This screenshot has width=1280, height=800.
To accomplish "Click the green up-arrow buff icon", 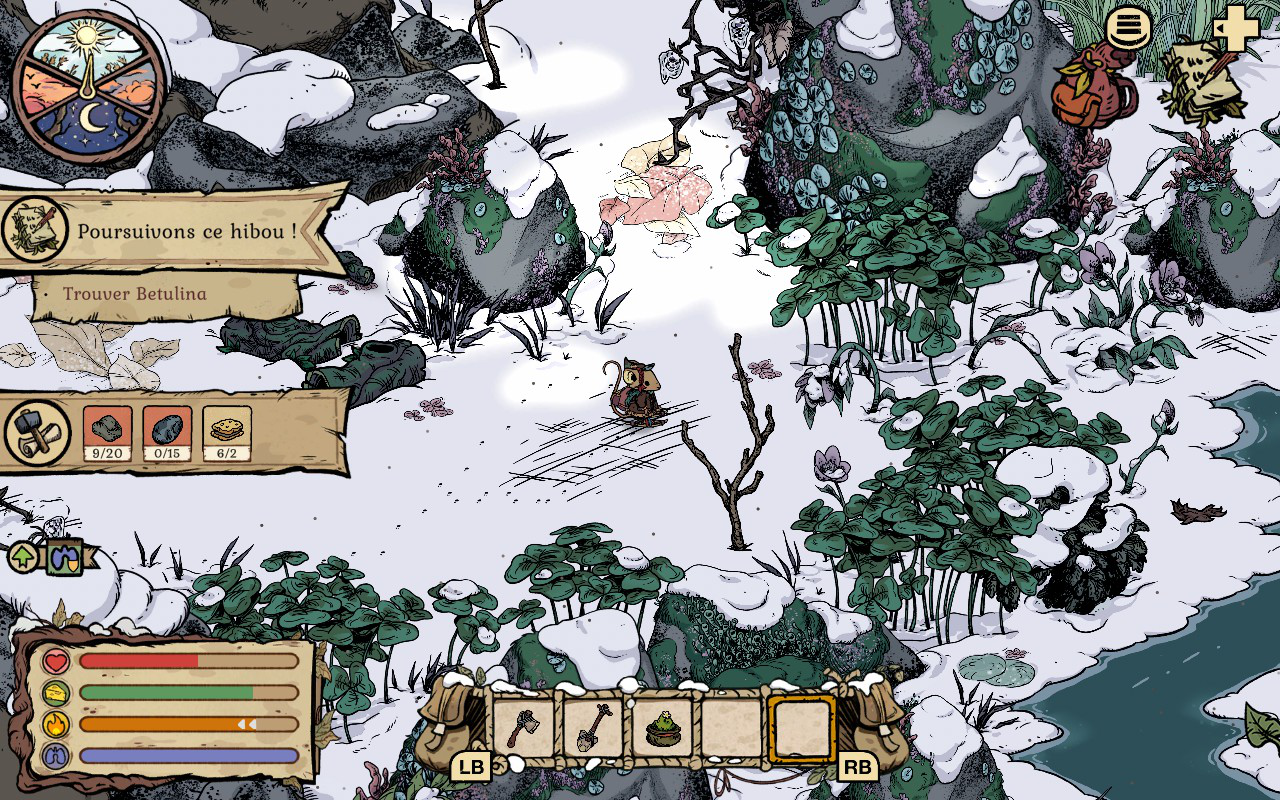I will click(x=23, y=556).
